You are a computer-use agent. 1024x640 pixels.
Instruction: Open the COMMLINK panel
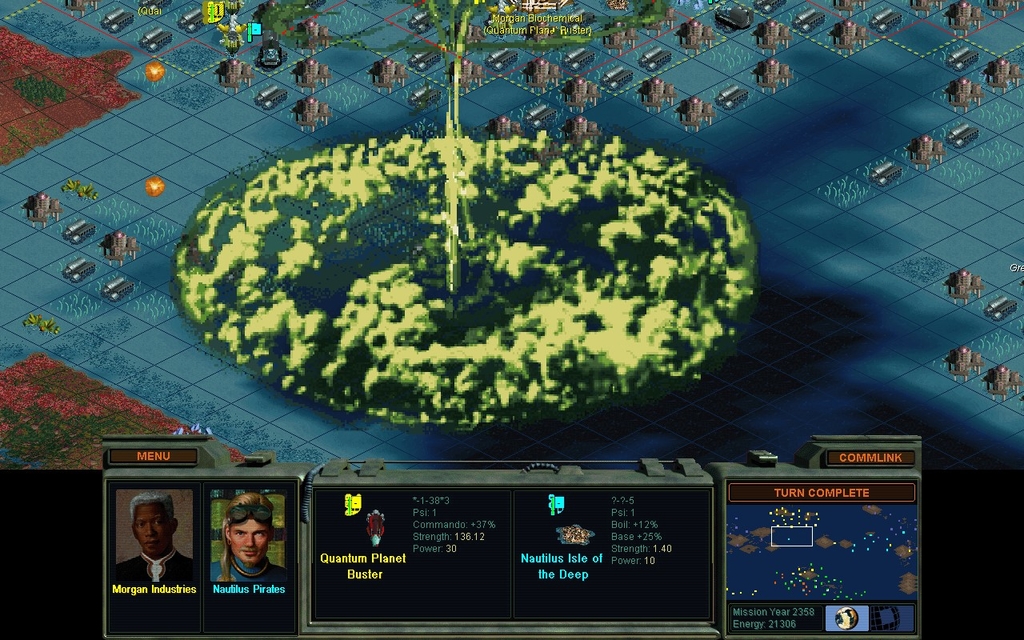870,458
